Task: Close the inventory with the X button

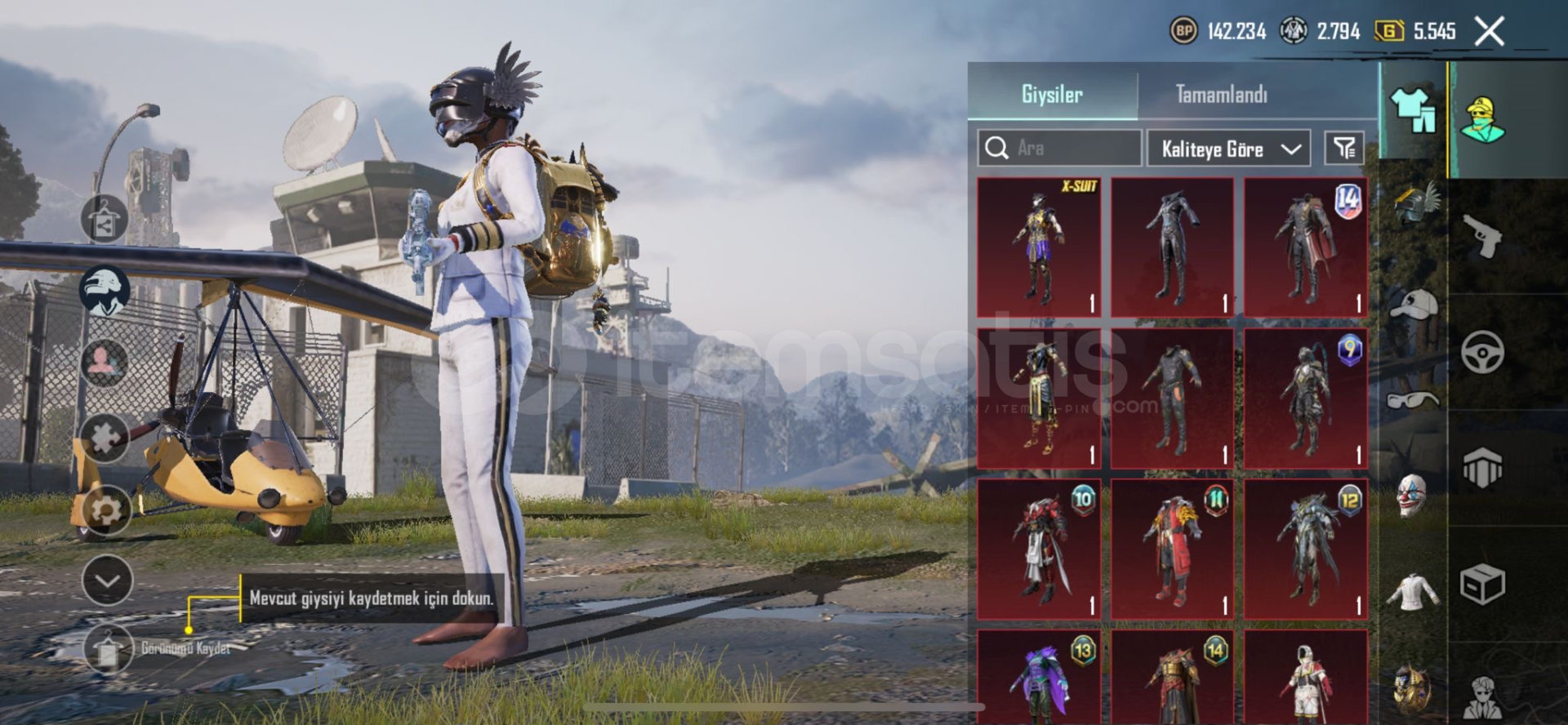Action: 1490,32
